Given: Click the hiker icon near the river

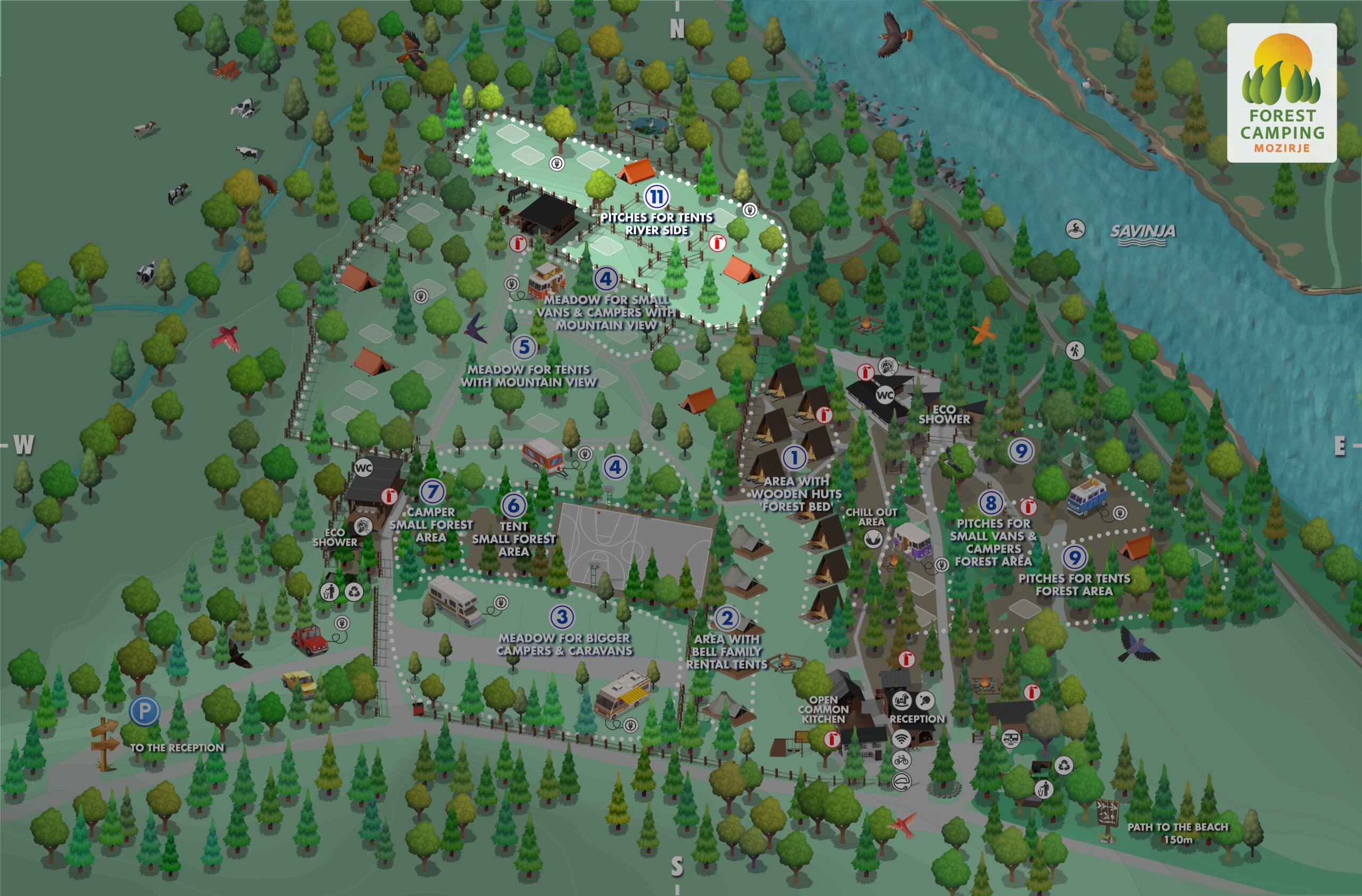Looking at the screenshot, I should click(1075, 350).
